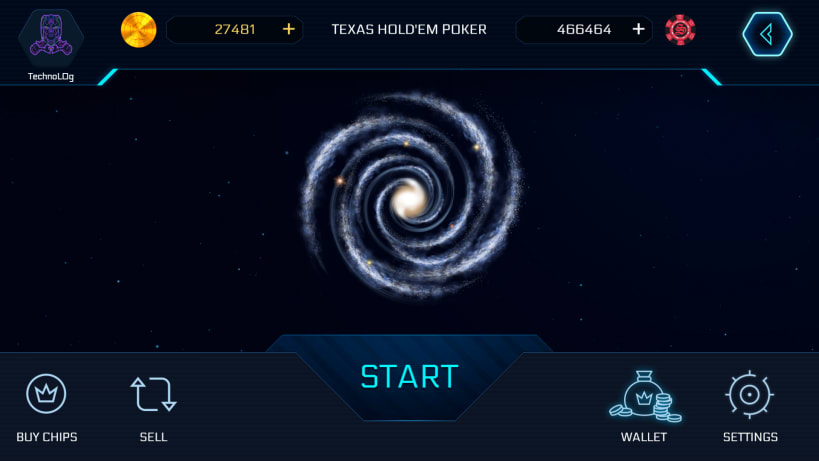
Task: Click the red poker chip icon
Action: point(680,30)
